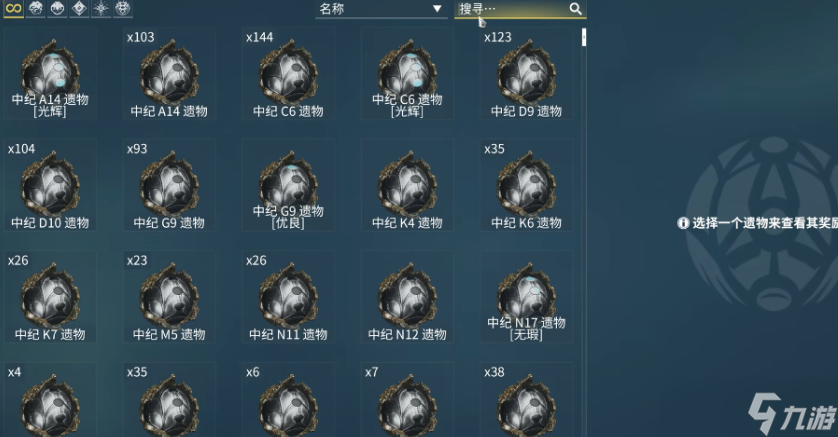Select the 中纪 G9 relic with x93
Image resolution: width=838 pixels, height=437 pixels.
[169, 185]
